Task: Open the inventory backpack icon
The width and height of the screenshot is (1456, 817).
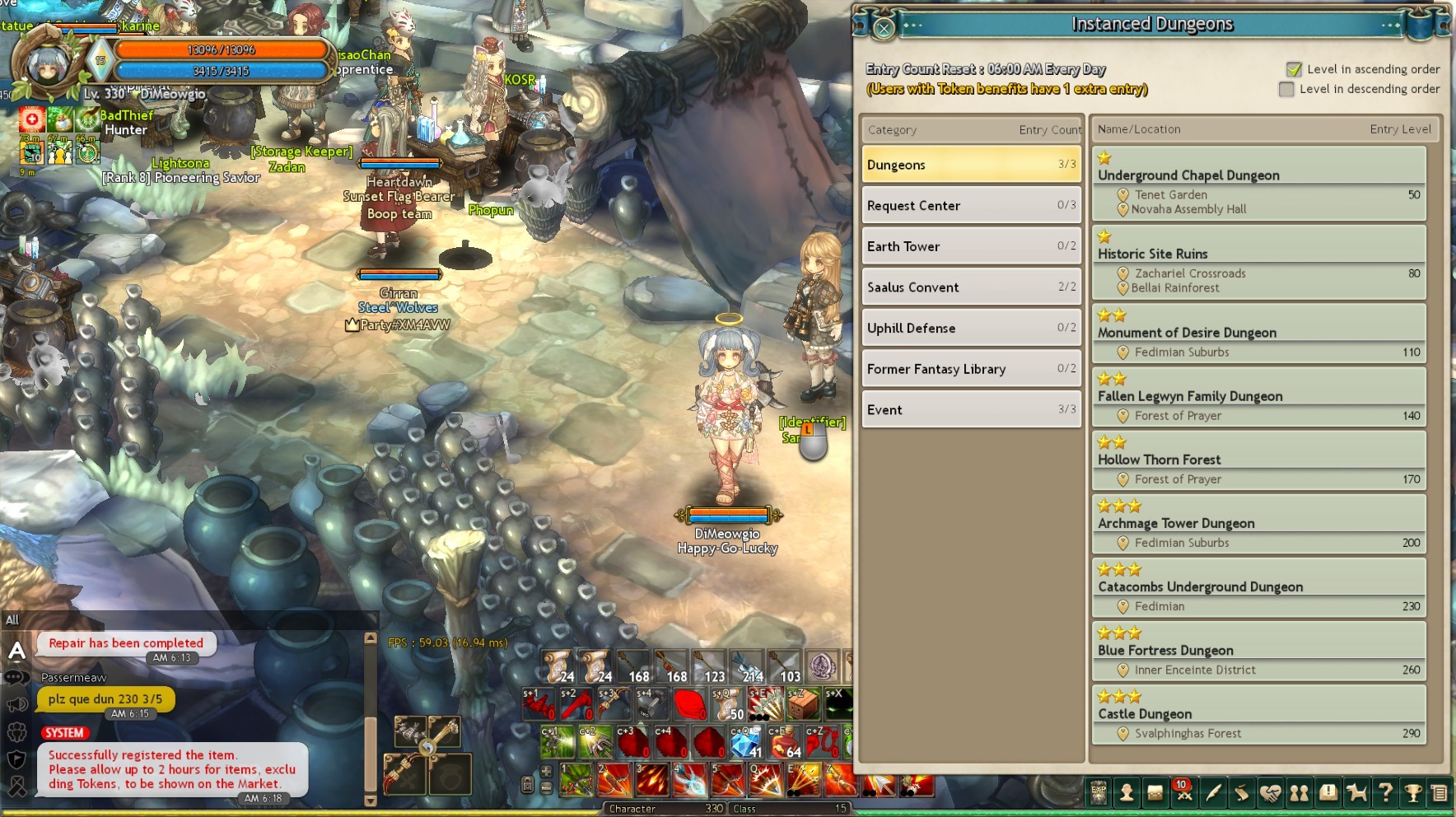Action: click(x=1155, y=793)
